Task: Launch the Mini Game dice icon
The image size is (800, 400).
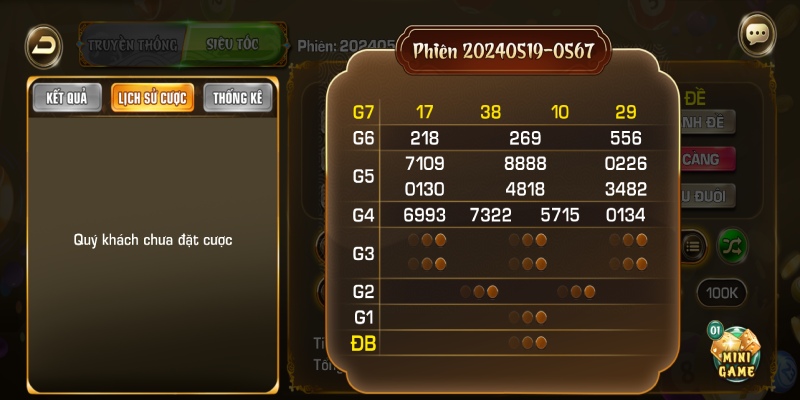Action: click(737, 353)
